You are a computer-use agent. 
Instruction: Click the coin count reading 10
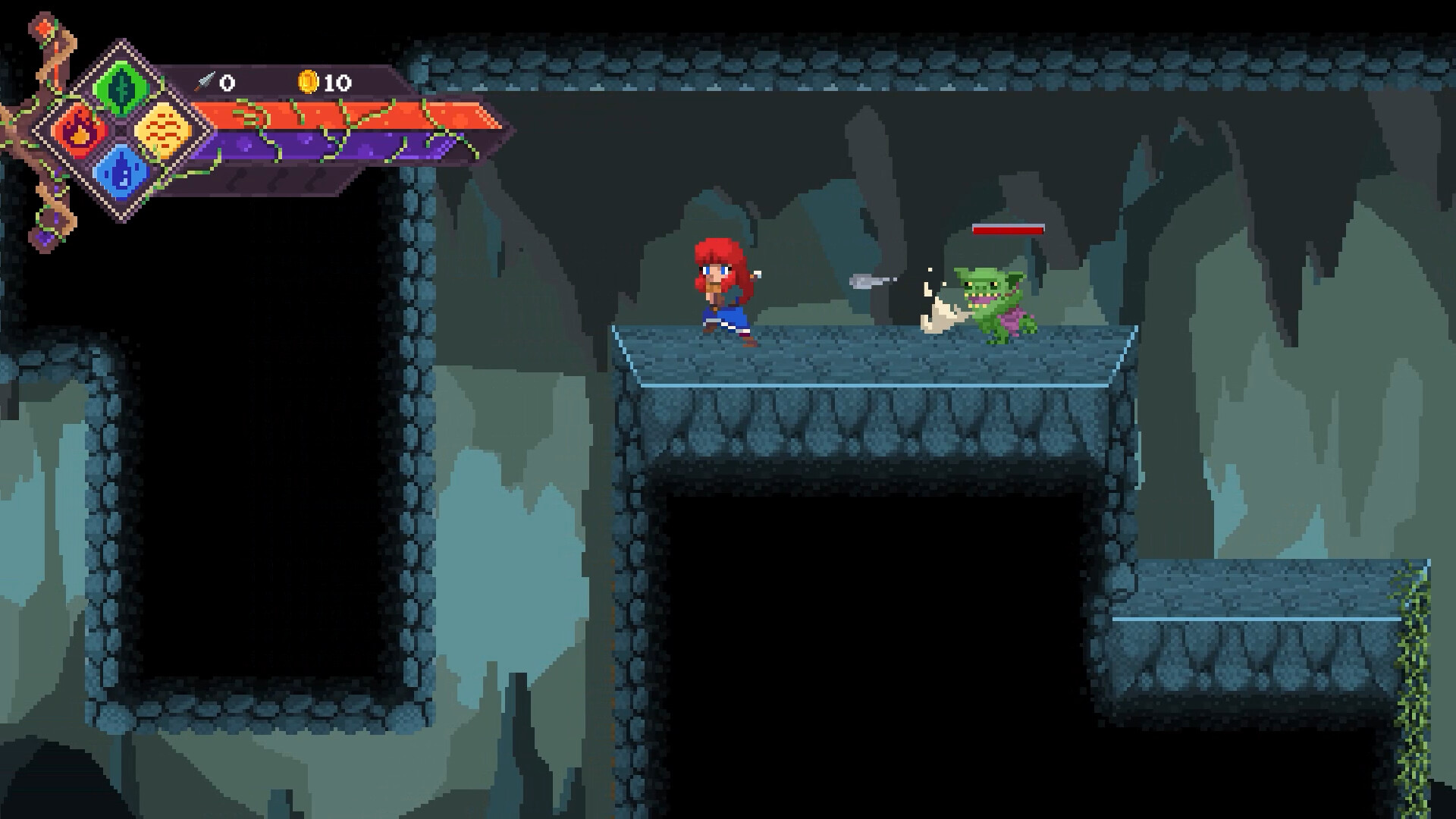336,82
